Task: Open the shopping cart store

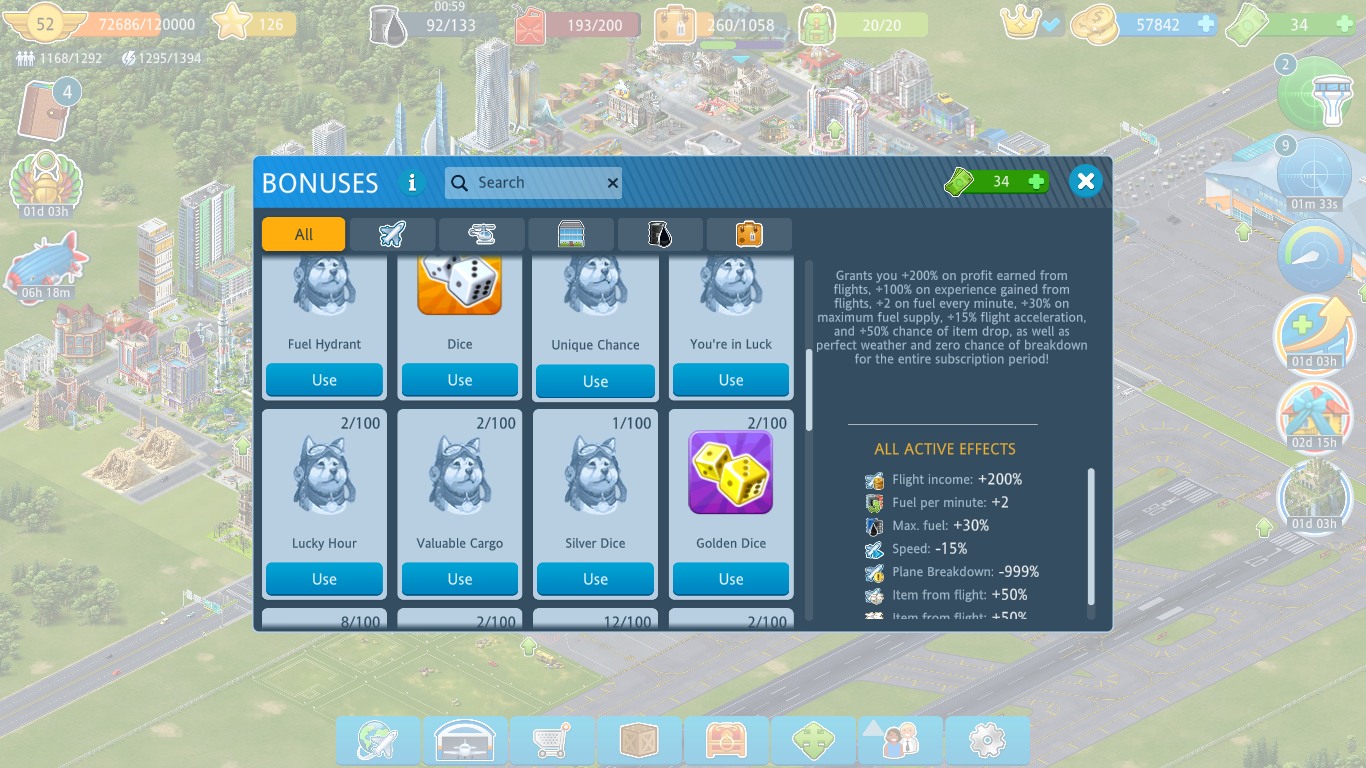Action: (551, 741)
